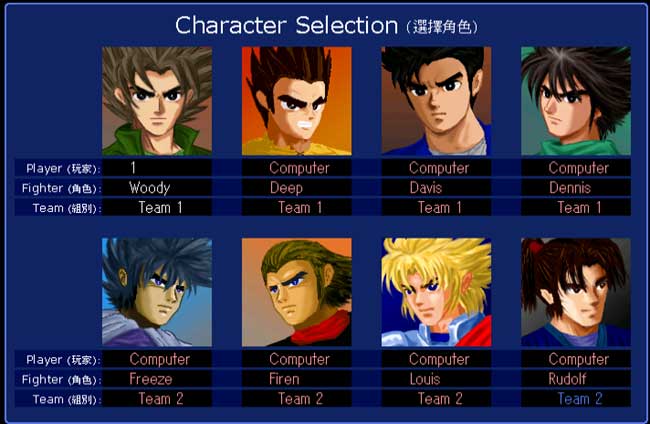Click the Davis fighter name field

[x=436, y=188]
